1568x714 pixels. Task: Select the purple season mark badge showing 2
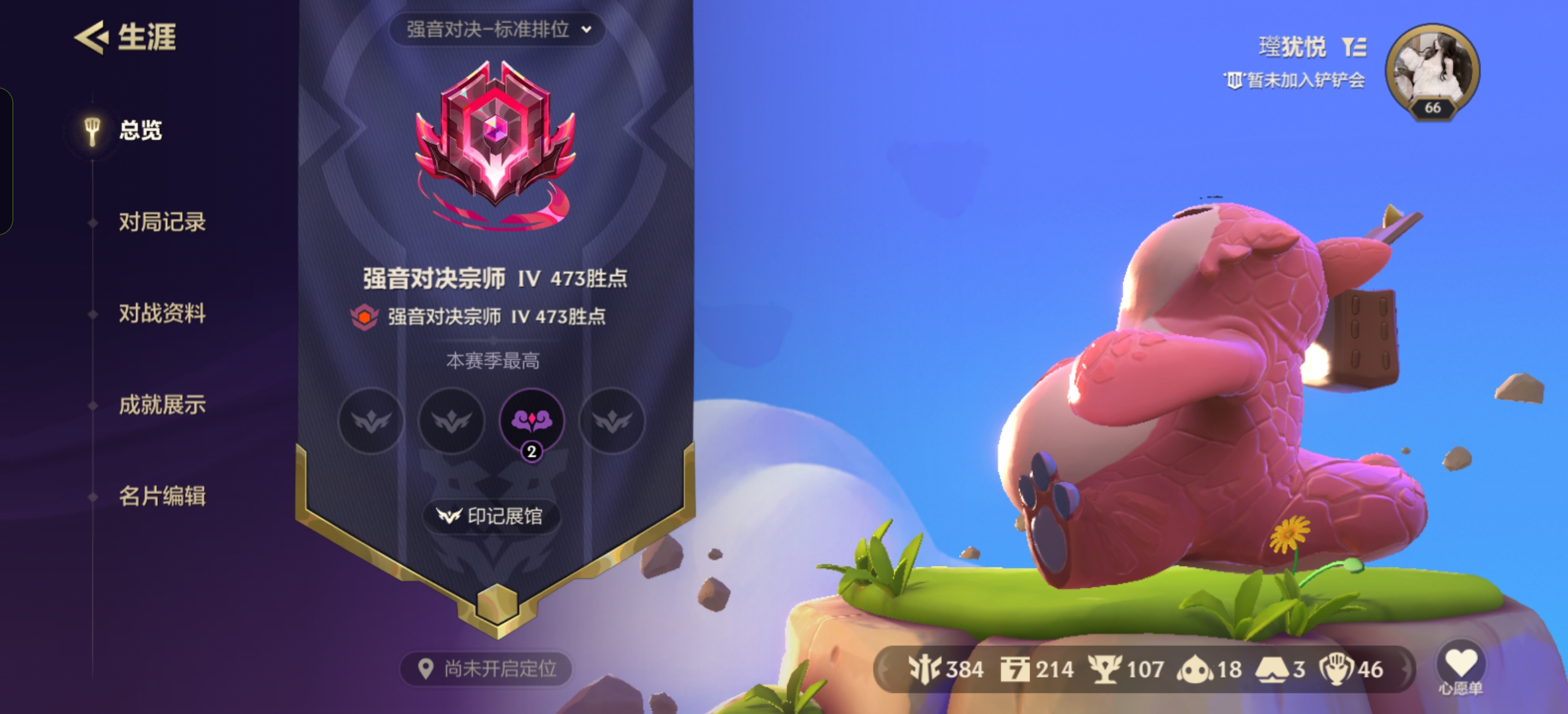coord(533,422)
